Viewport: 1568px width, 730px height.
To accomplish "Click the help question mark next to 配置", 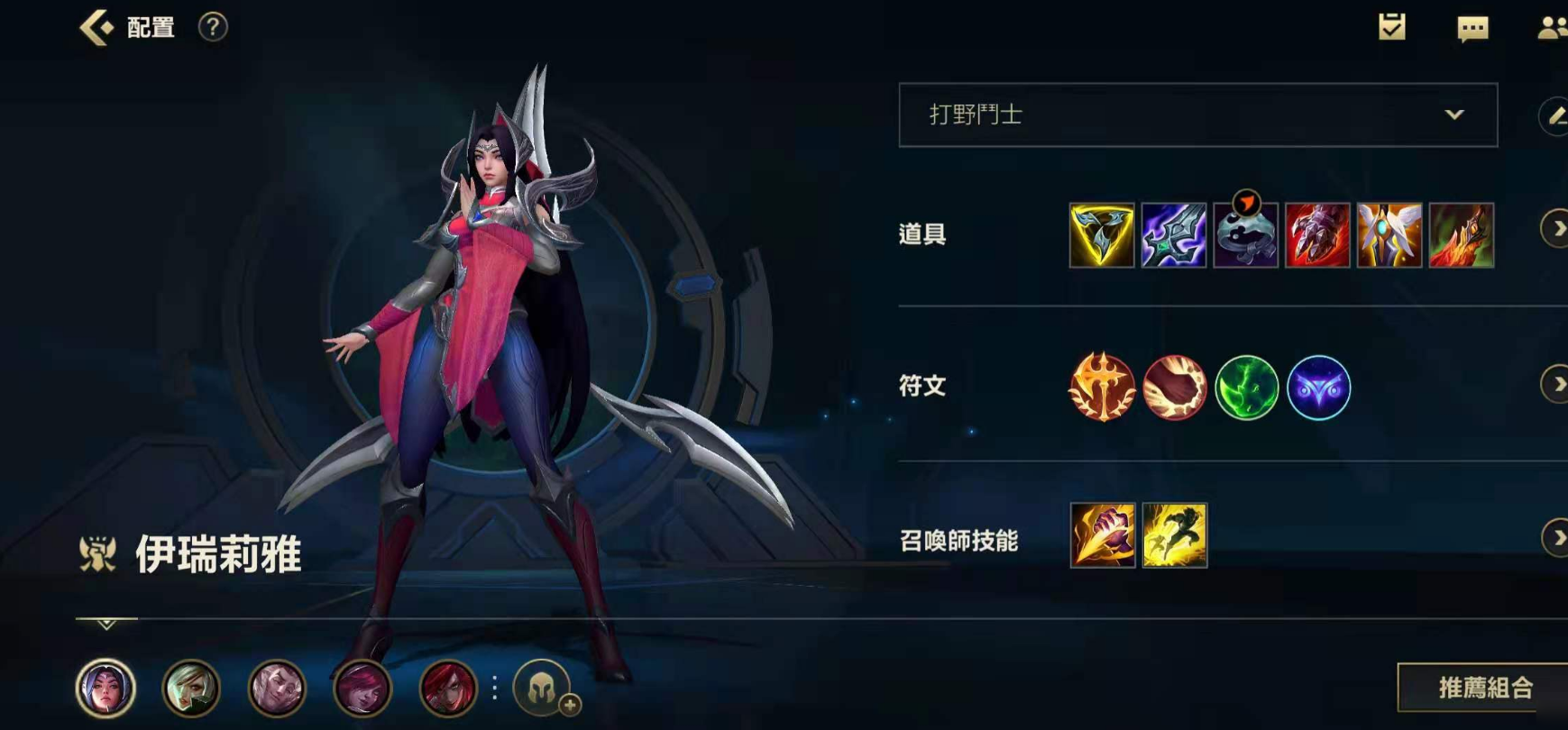I will pyautogui.click(x=210, y=27).
